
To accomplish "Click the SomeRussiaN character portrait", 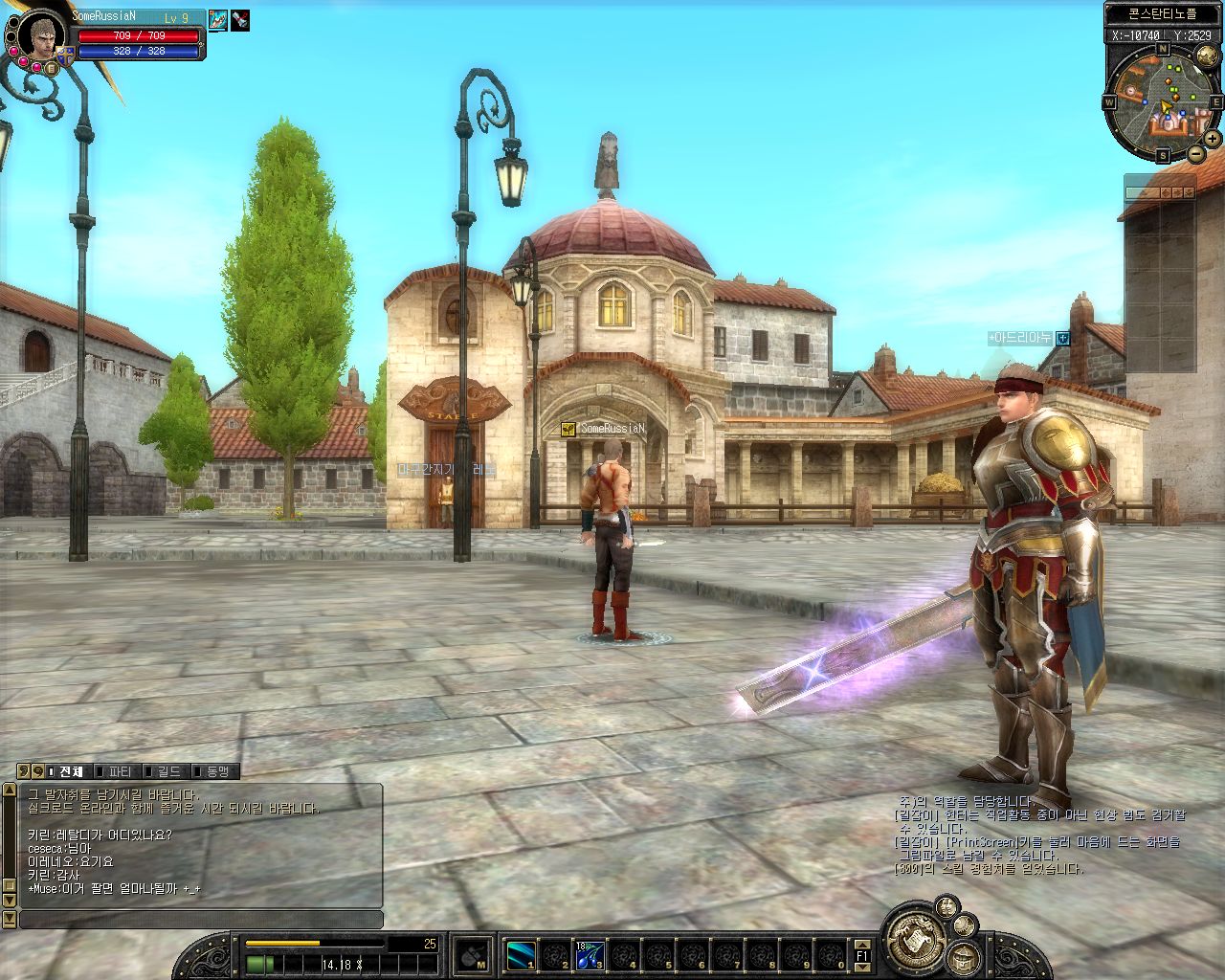I will coord(39,37).
